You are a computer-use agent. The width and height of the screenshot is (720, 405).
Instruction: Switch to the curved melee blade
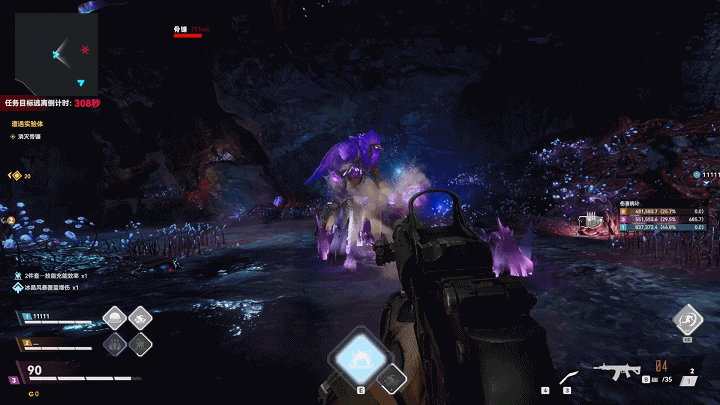coord(568,375)
